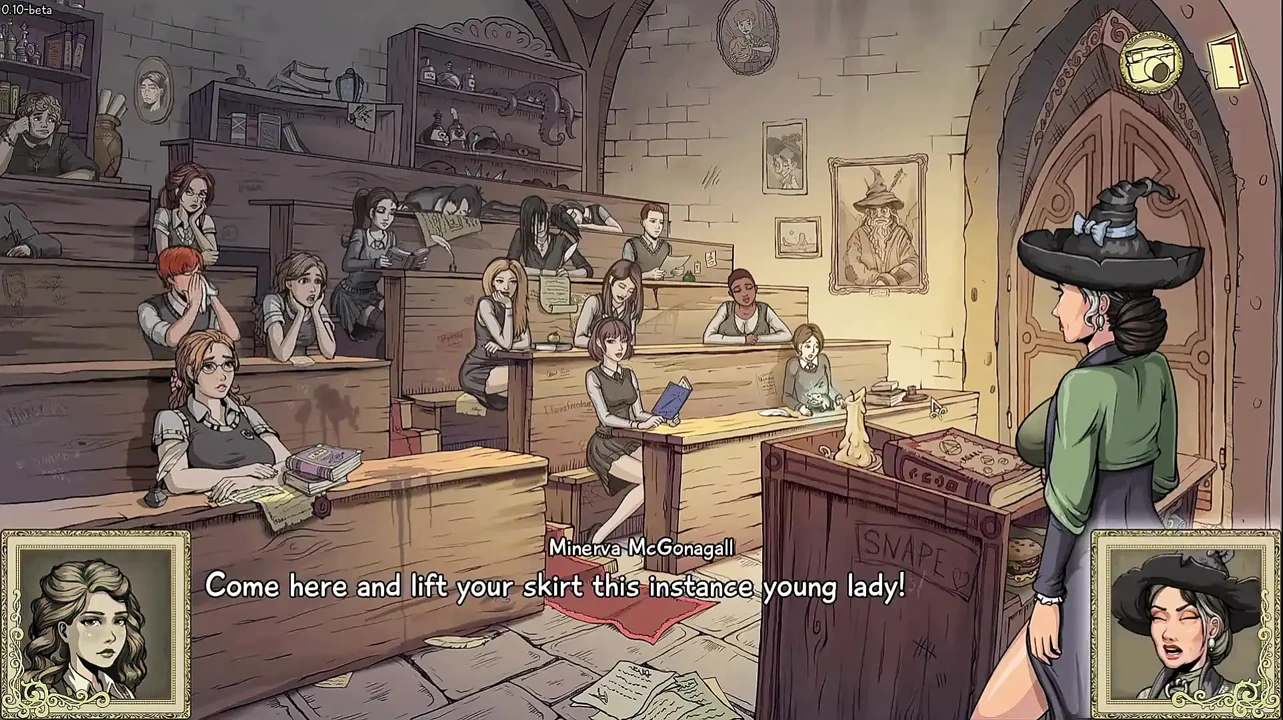Exit the scene via the door icon
This screenshot has height=720, width=1283.
[1227, 61]
